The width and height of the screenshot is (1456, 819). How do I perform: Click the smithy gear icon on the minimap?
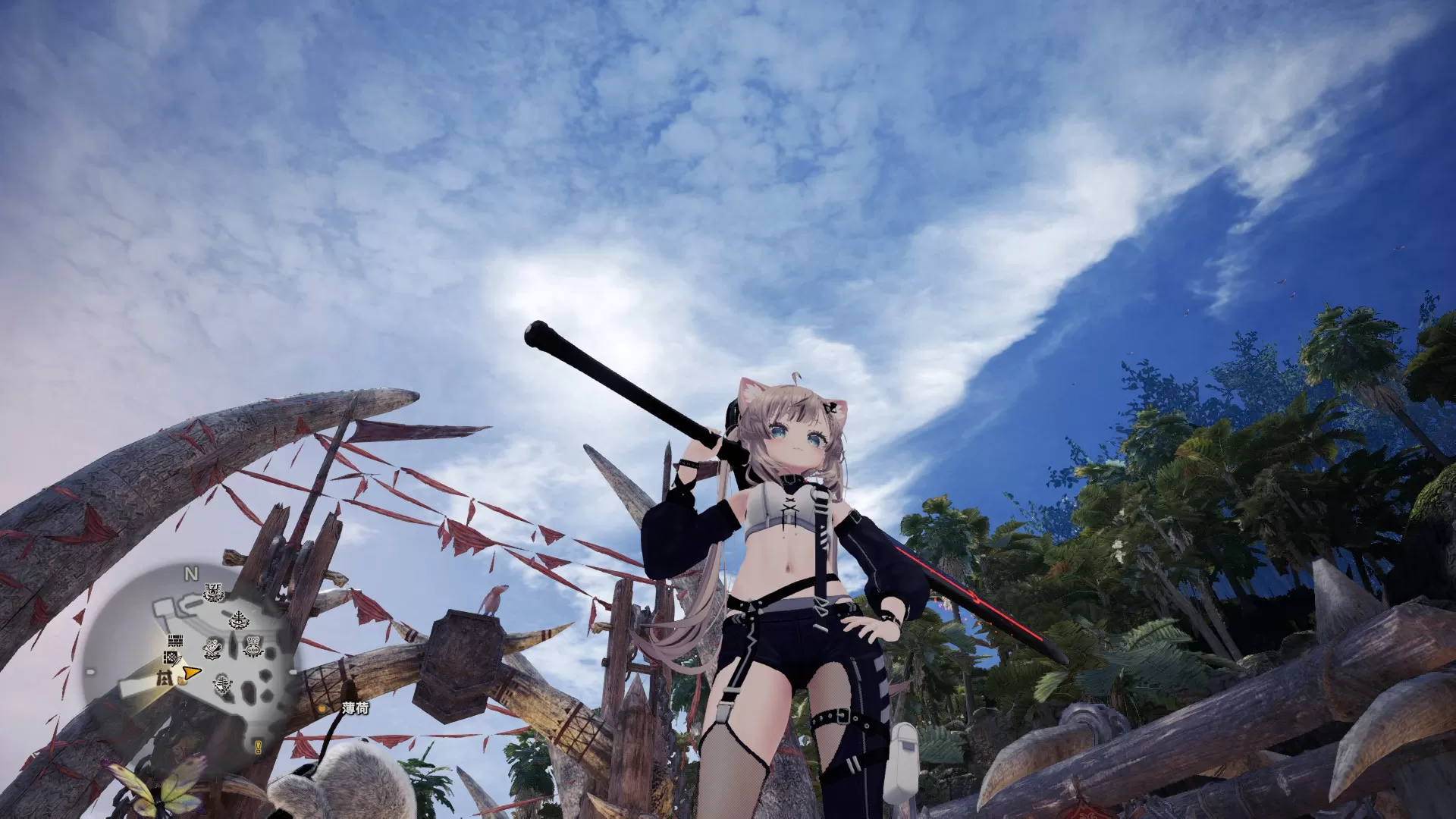(x=211, y=647)
